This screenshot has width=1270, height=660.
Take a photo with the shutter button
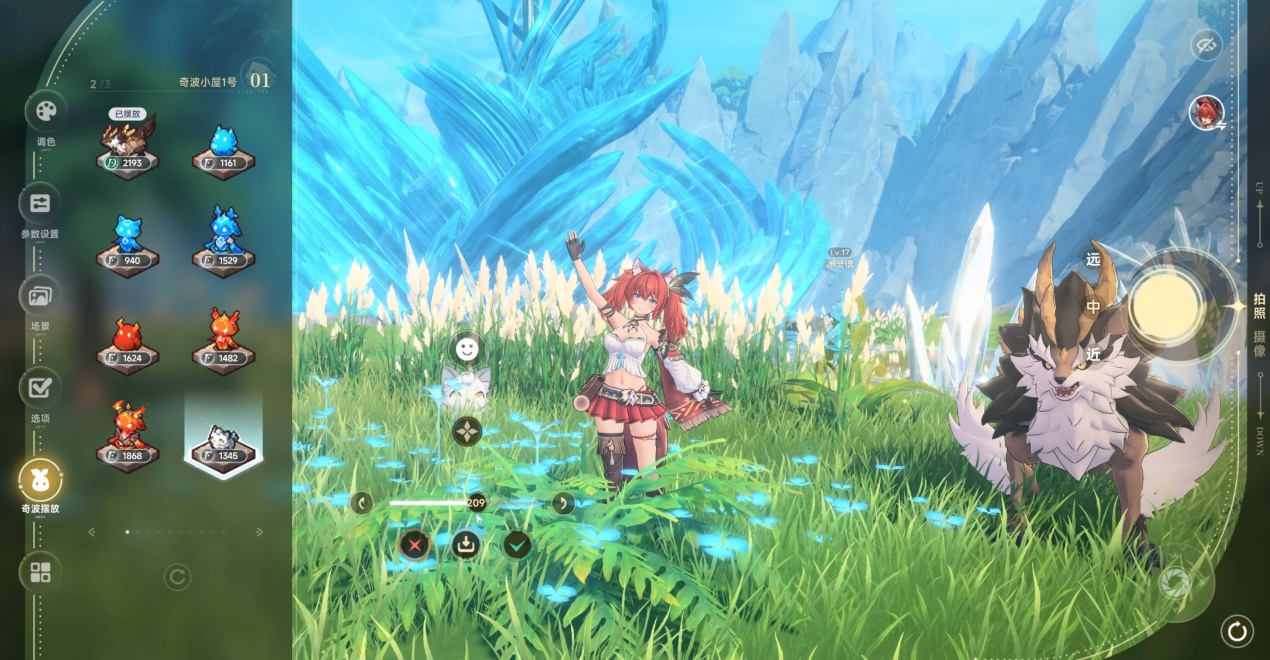[x=1166, y=306]
